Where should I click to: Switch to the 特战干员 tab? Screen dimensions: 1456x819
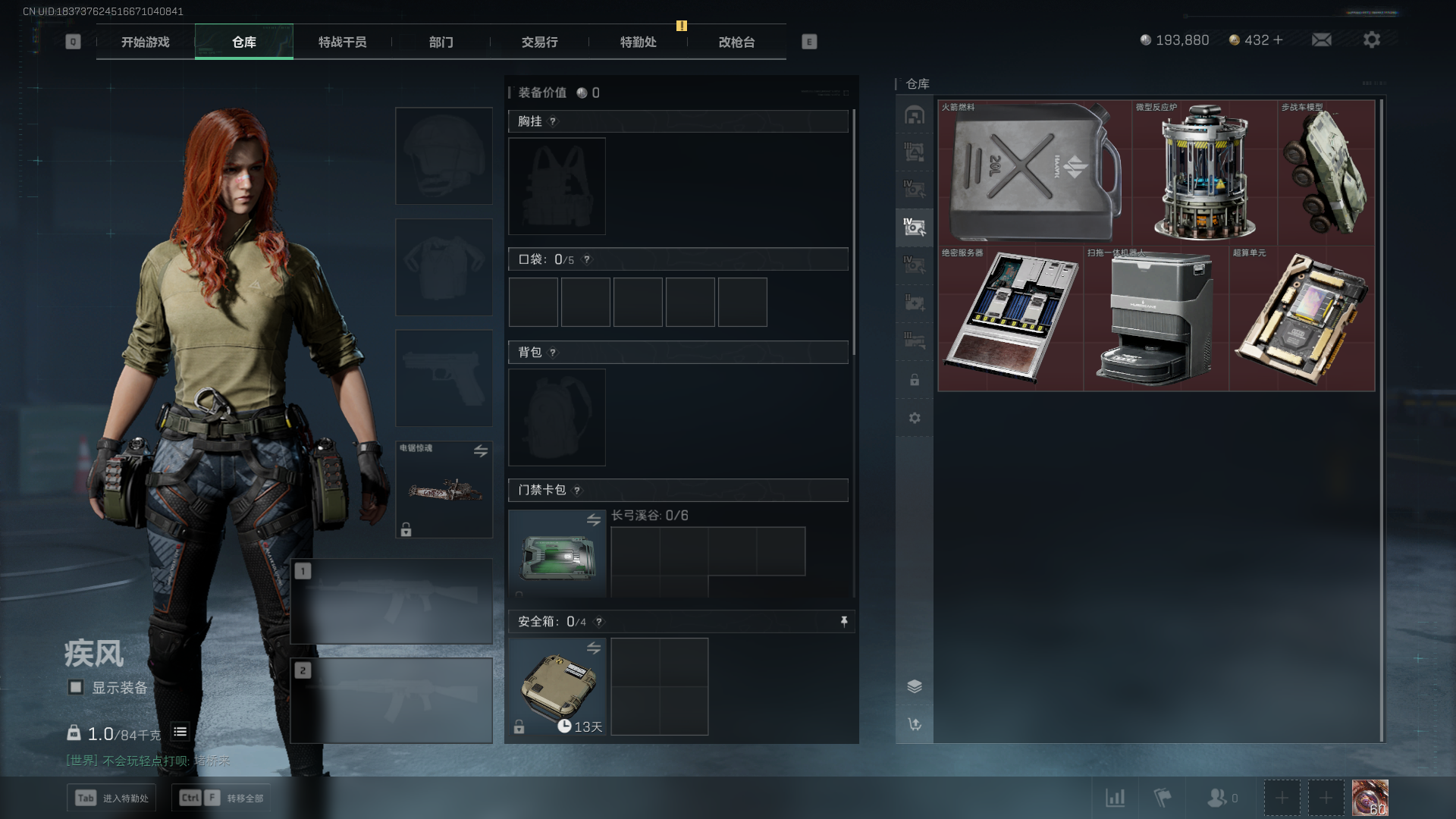point(342,42)
